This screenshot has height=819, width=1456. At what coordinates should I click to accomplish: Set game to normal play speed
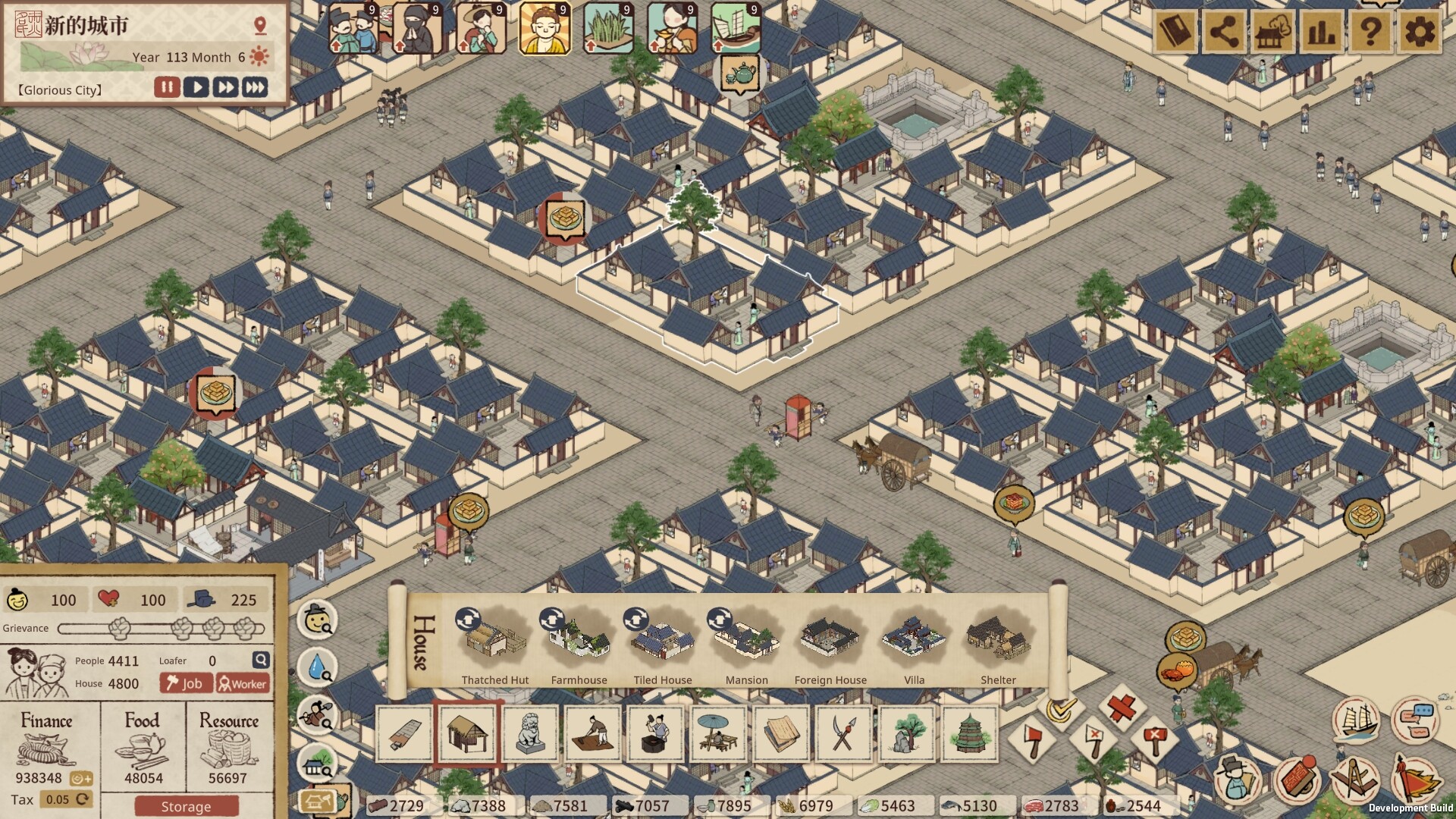coord(196,87)
